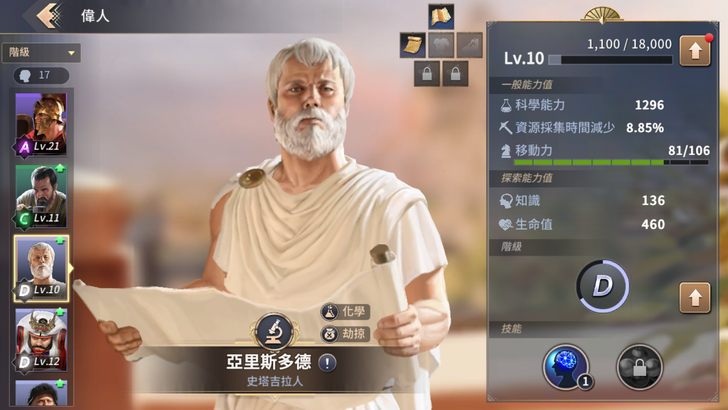The image size is (728, 410).
Task: Select the empty boot equipment slot
Action: pyautogui.click(x=469, y=44)
